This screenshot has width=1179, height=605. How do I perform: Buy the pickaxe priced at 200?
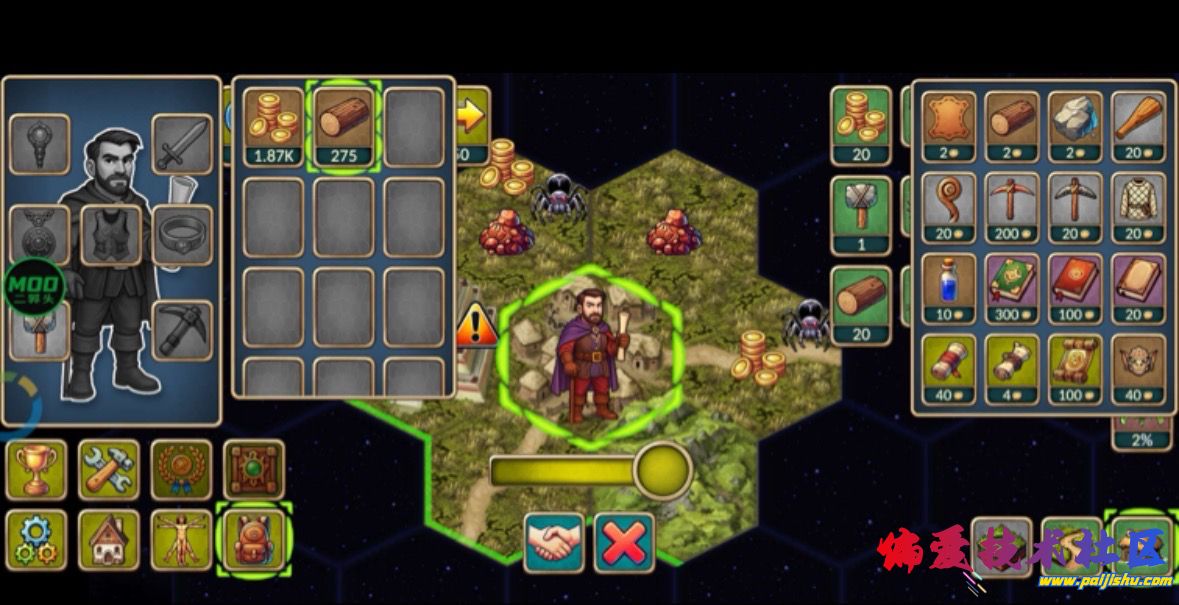coord(1012,208)
